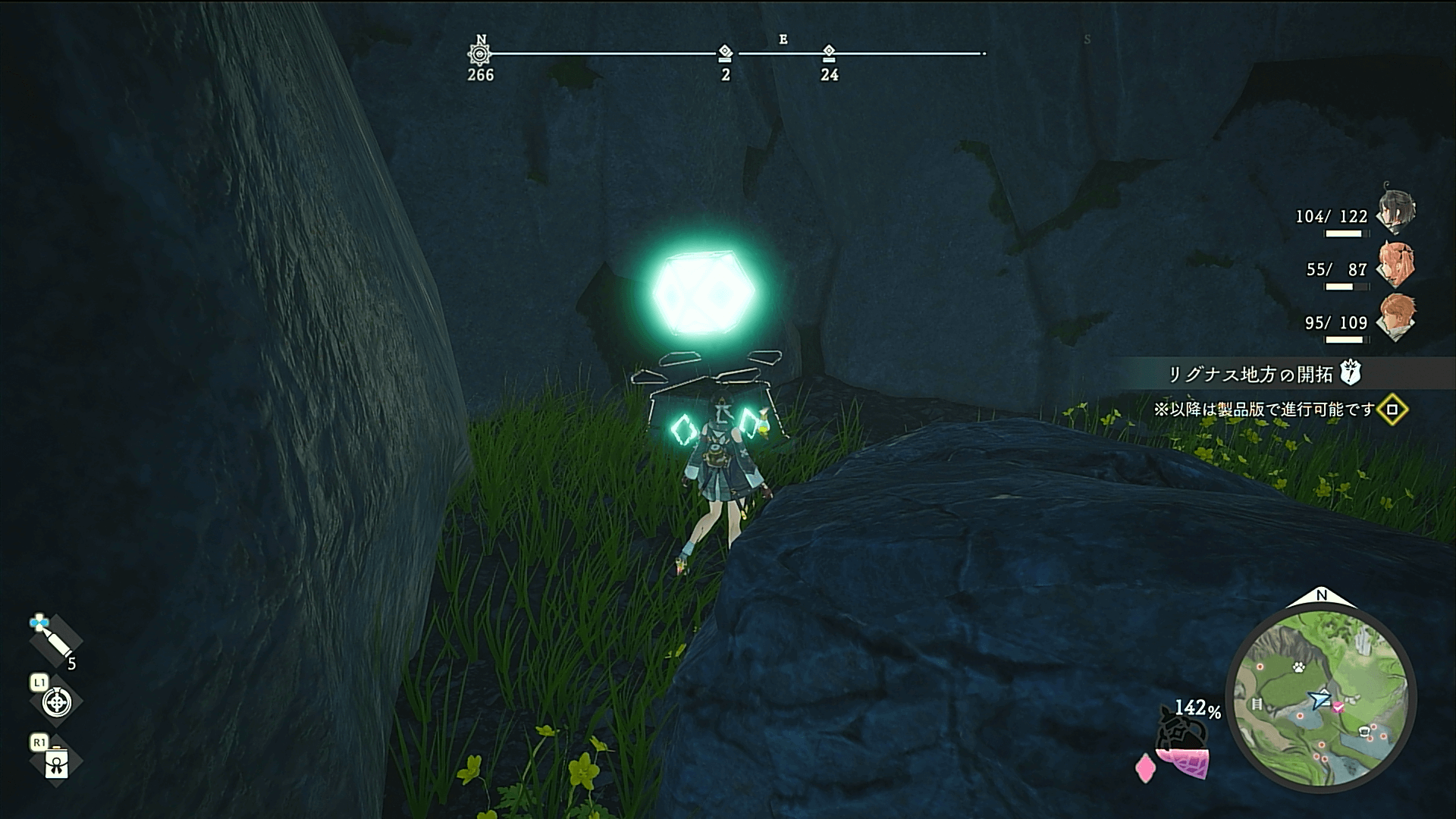1456x819 pixels.
Task: Open the satchel bag icon
Action: (x=57, y=763)
